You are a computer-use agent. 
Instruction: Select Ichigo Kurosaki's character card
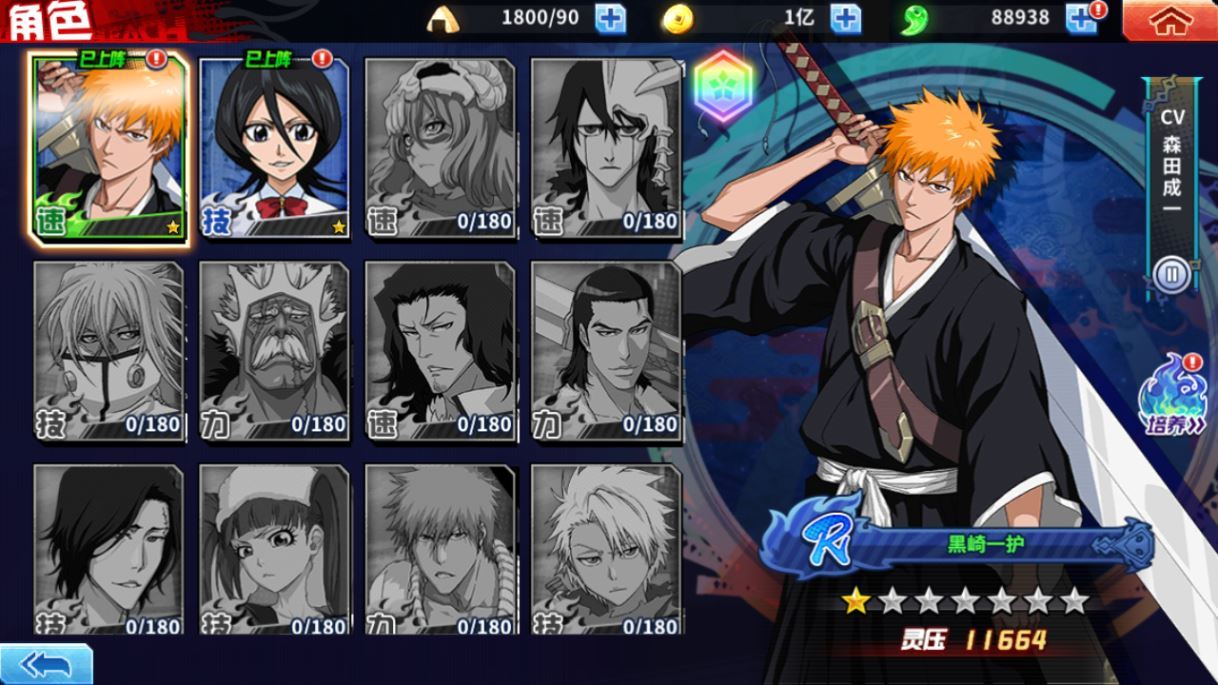[109, 146]
